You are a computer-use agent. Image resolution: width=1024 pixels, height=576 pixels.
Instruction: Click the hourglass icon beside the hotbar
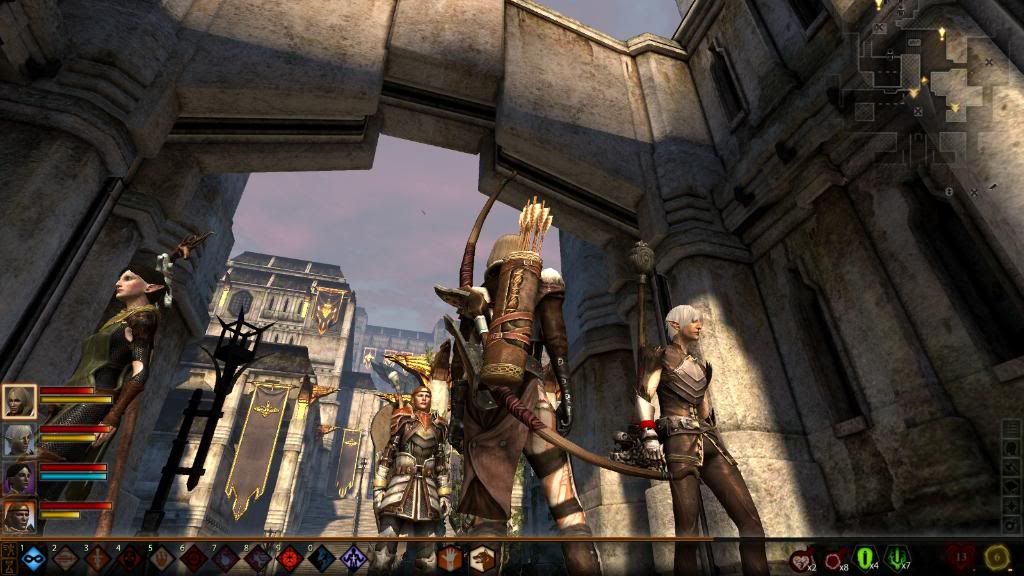(8, 565)
